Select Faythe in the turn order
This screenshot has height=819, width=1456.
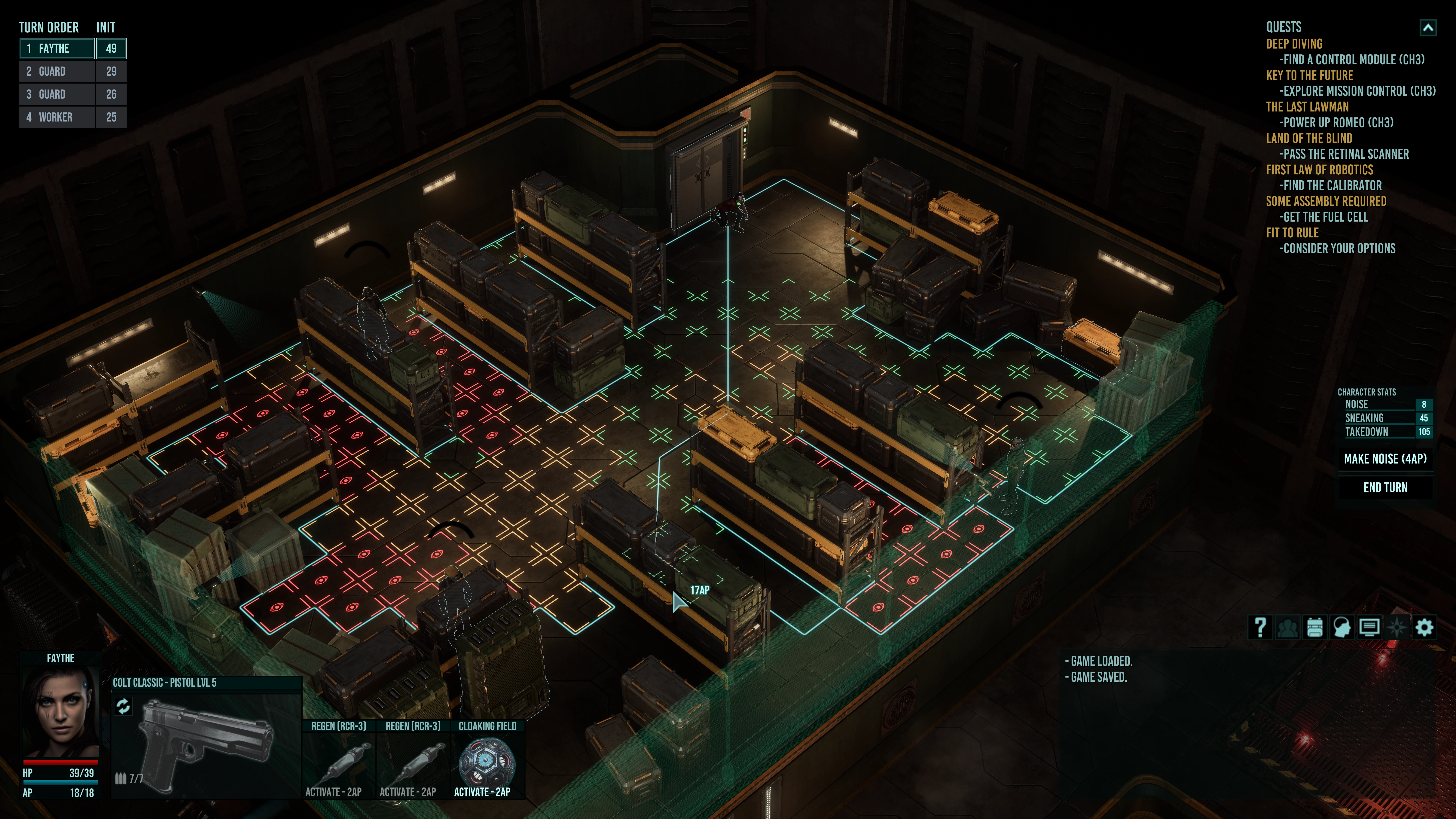[x=56, y=49]
